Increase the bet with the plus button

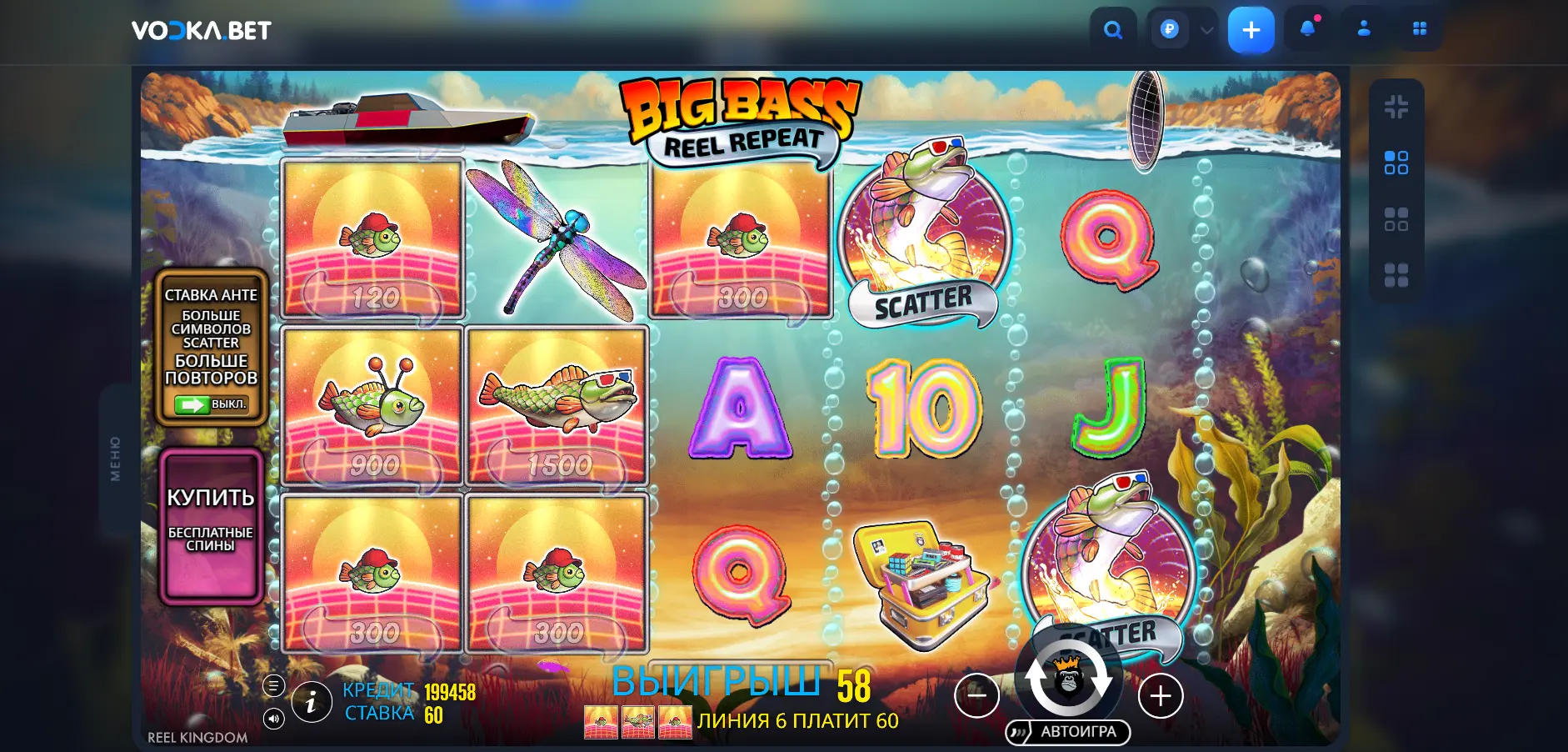(x=1161, y=695)
